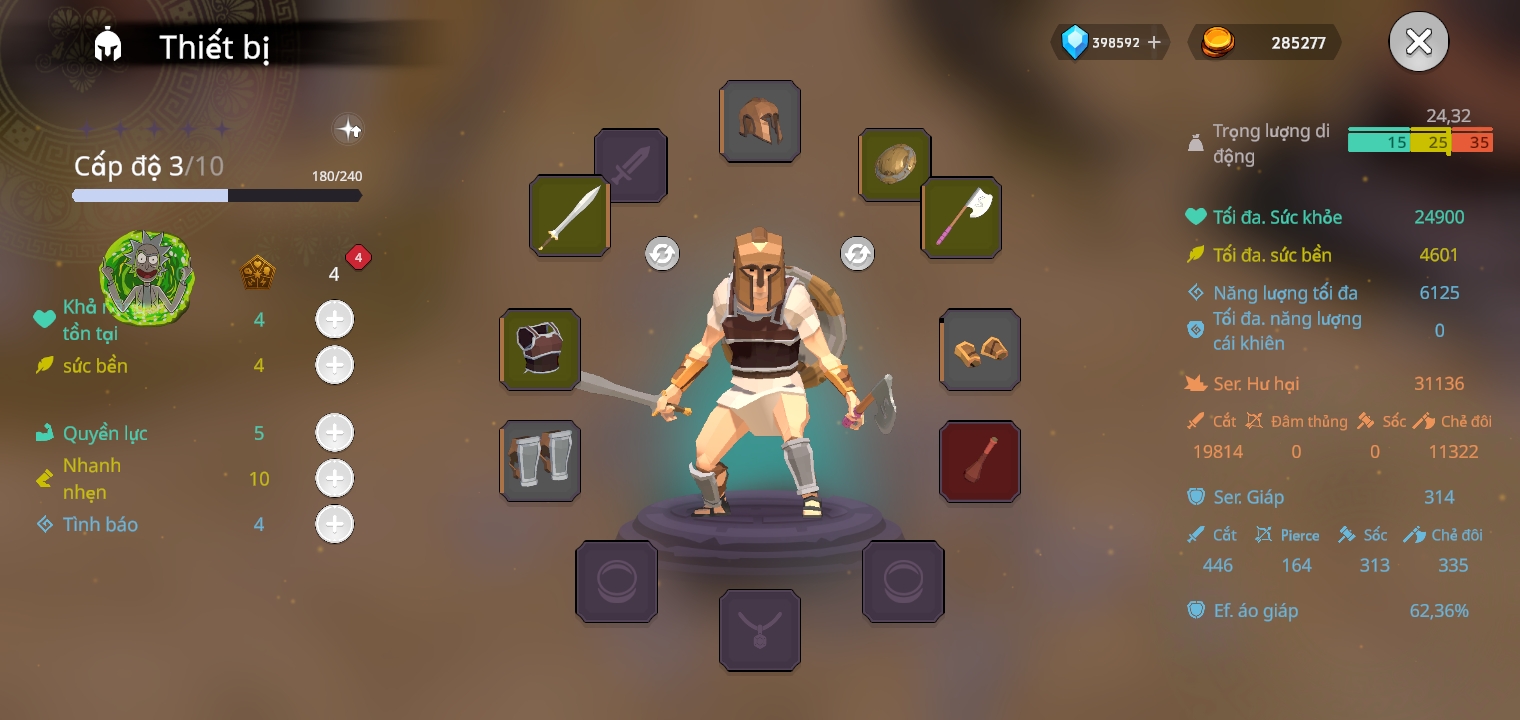Click the gold coin currency icon

(x=1217, y=42)
